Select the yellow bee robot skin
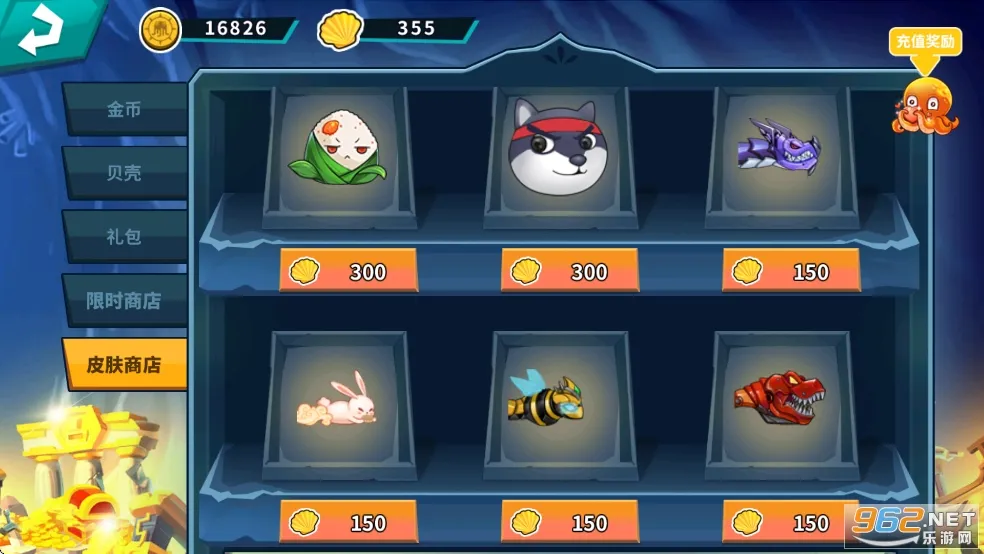This screenshot has height=554, width=984. click(x=560, y=400)
